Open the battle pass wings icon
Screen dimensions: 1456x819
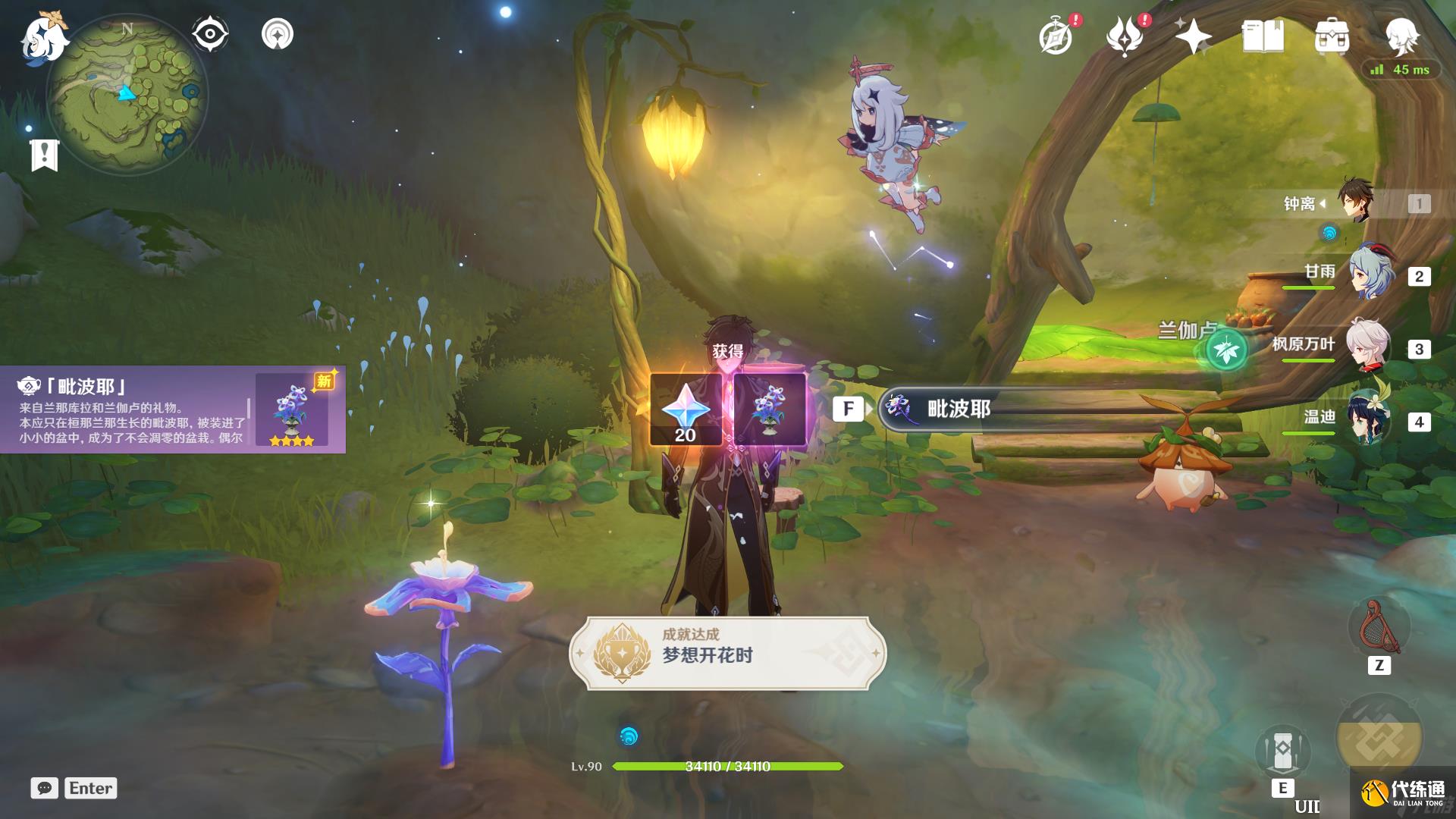[x=1125, y=36]
